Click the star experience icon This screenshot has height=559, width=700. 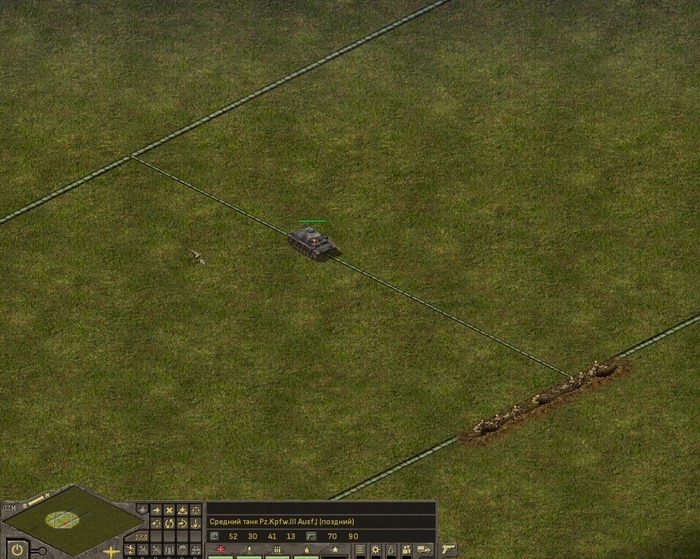coord(333,550)
